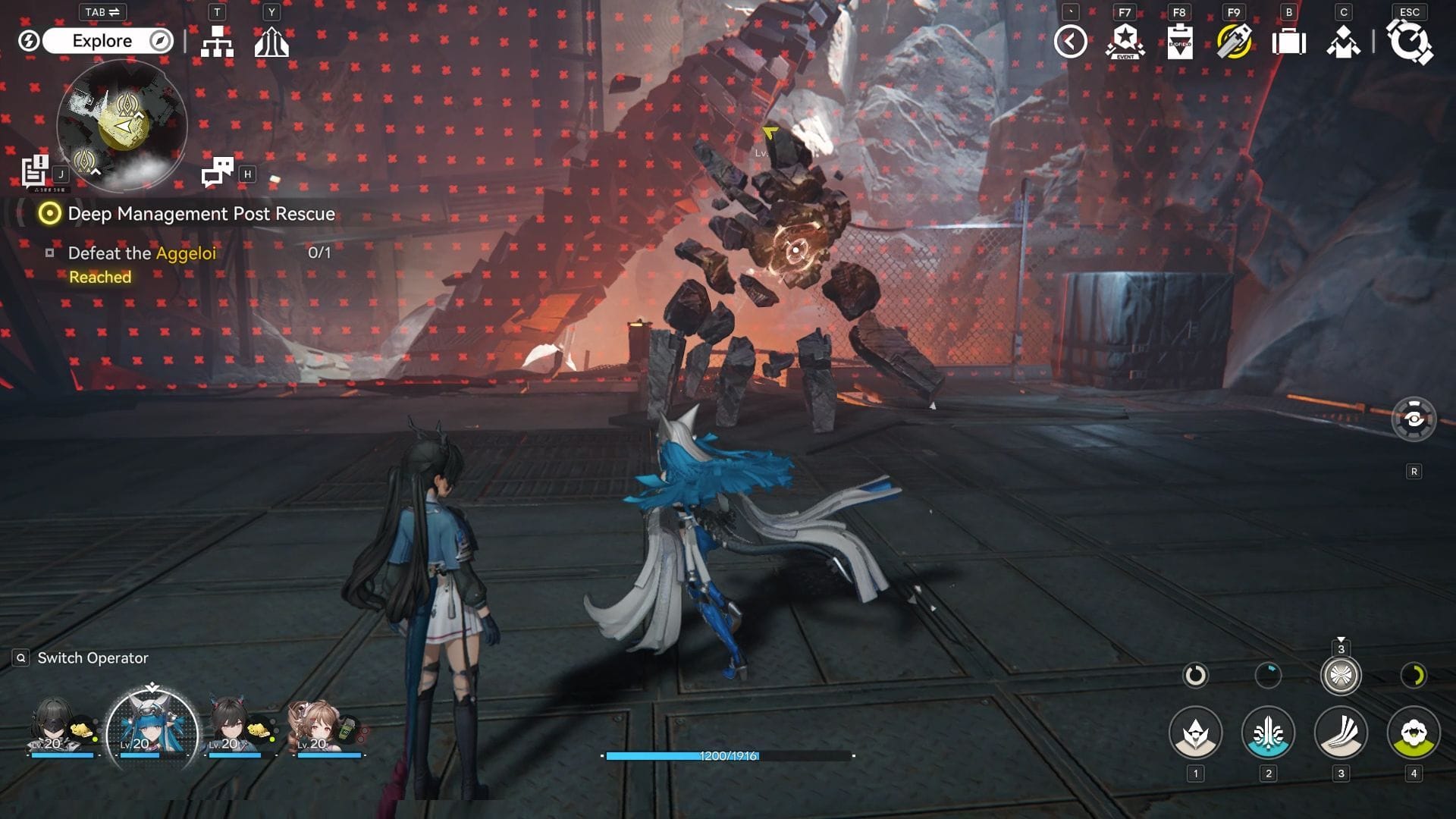
Task: Open the main system menu ring icon
Action: click(x=1409, y=42)
